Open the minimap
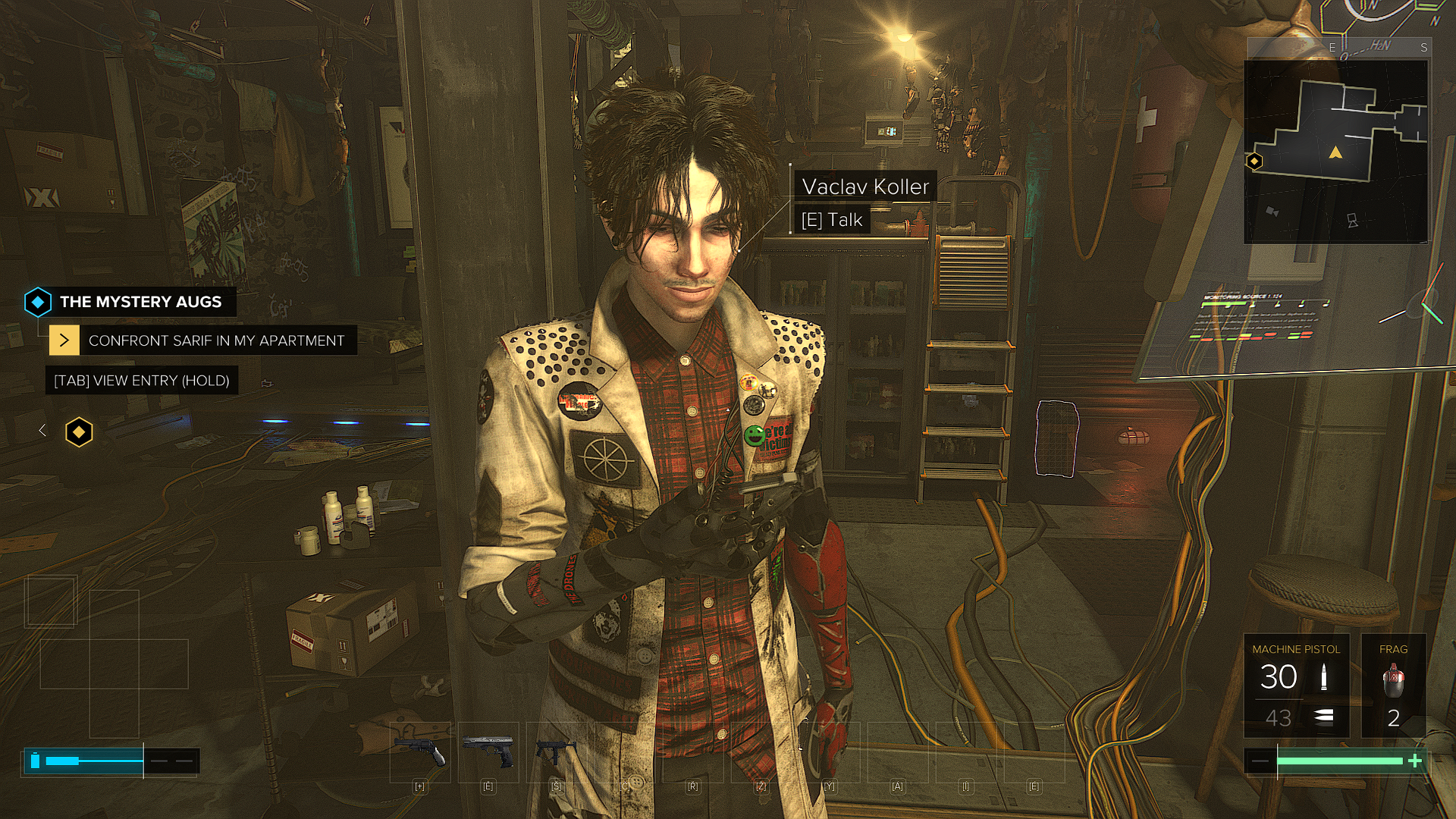1456x819 pixels. pyautogui.click(x=1335, y=152)
